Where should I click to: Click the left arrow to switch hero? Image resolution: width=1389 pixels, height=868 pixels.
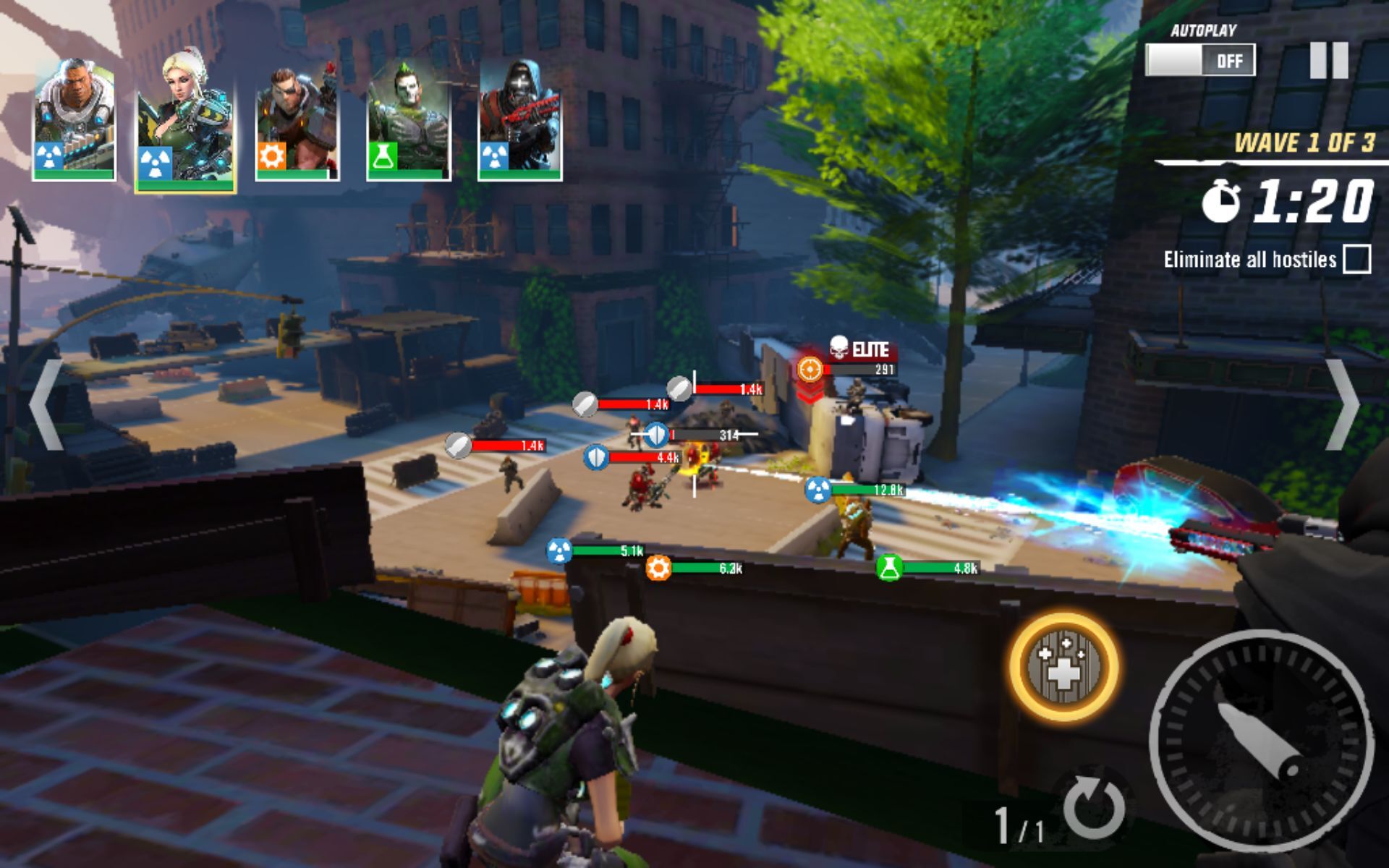coord(45,405)
